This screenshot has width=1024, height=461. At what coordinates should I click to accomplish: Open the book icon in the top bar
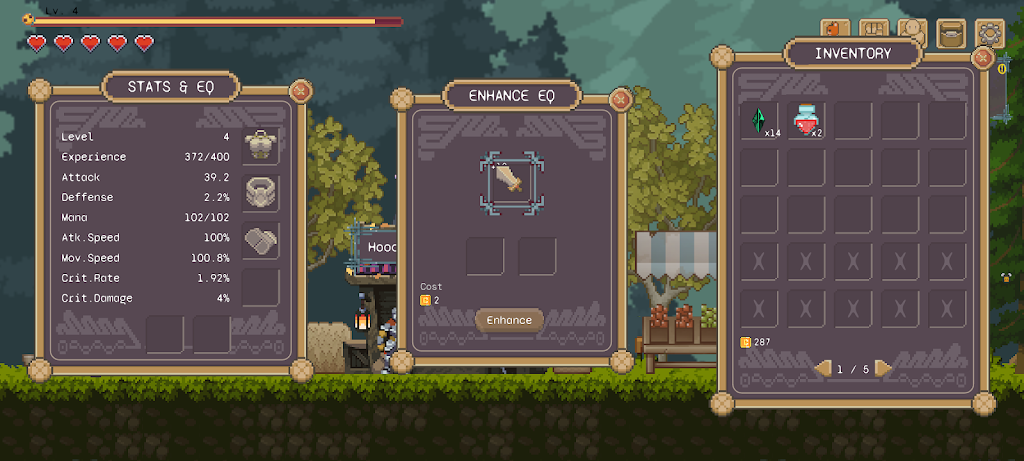pyautogui.click(x=875, y=32)
